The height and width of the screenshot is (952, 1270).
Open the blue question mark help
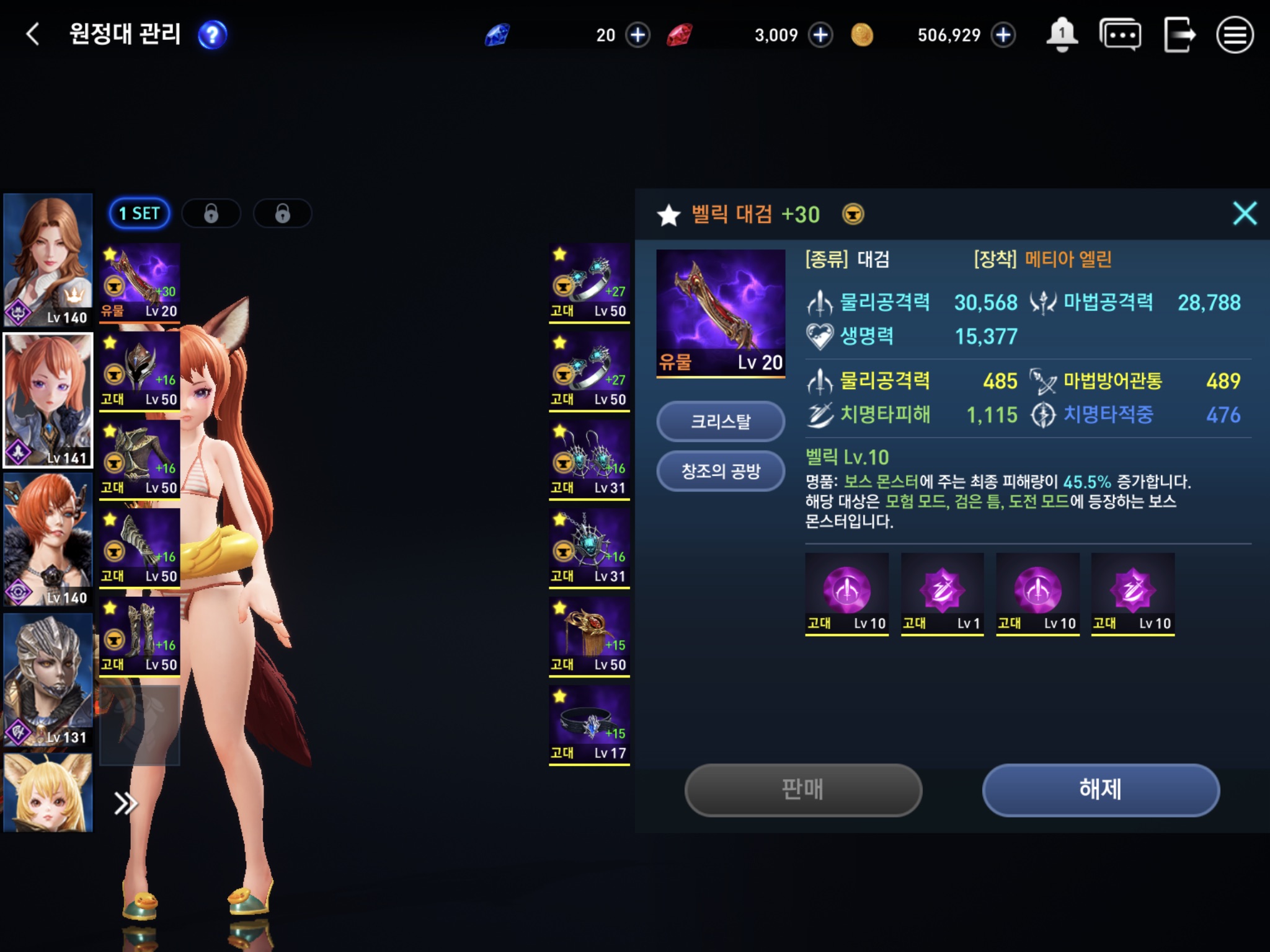pos(212,35)
